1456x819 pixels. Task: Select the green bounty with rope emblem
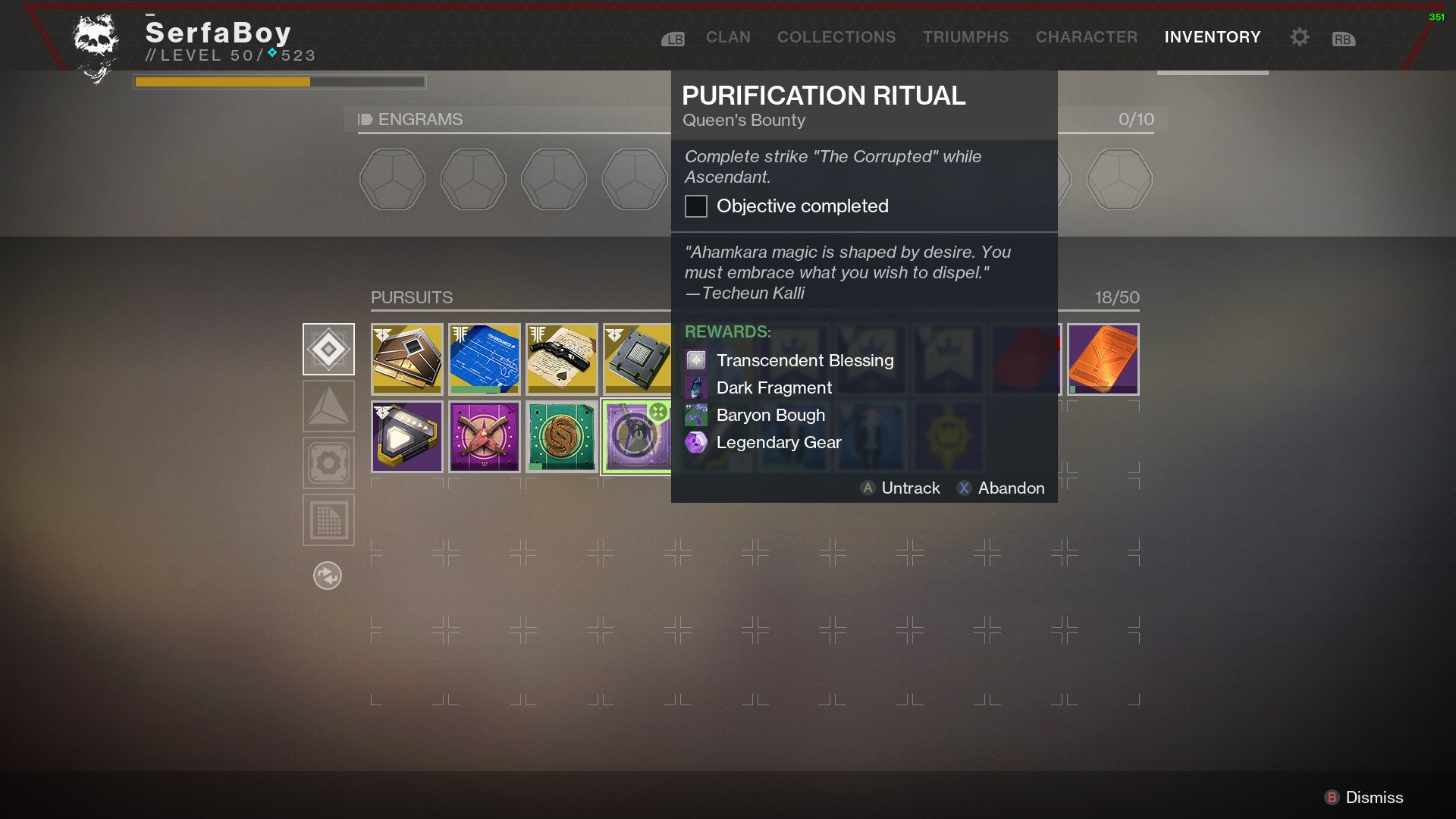tap(562, 437)
